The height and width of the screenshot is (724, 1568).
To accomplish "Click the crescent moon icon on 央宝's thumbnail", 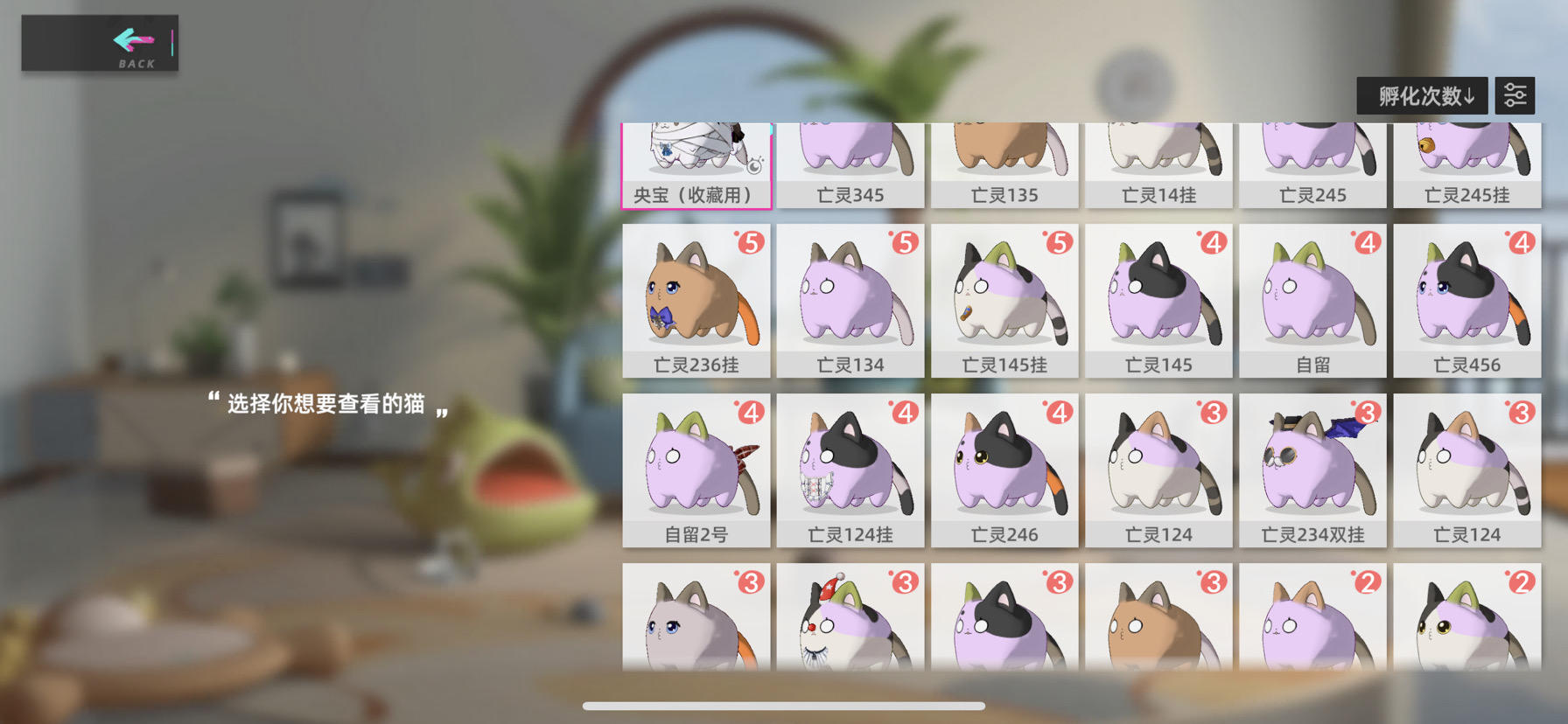I will coord(754,166).
